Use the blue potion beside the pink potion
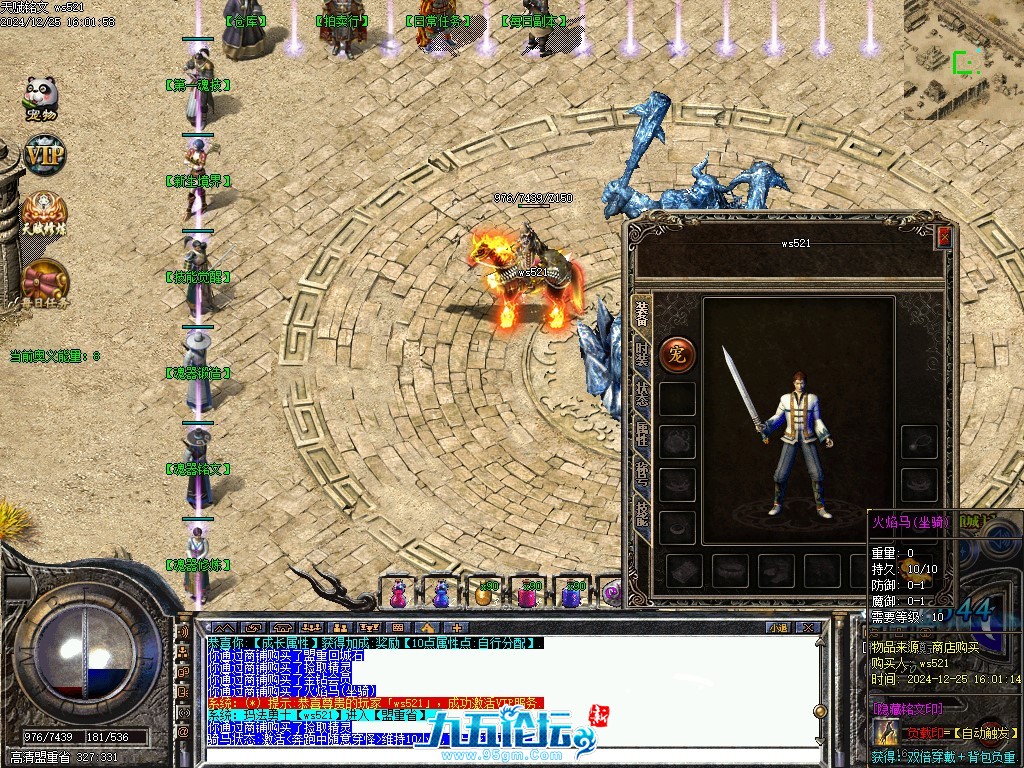The height and width of the screenshot is (768, 1024). 440,594
